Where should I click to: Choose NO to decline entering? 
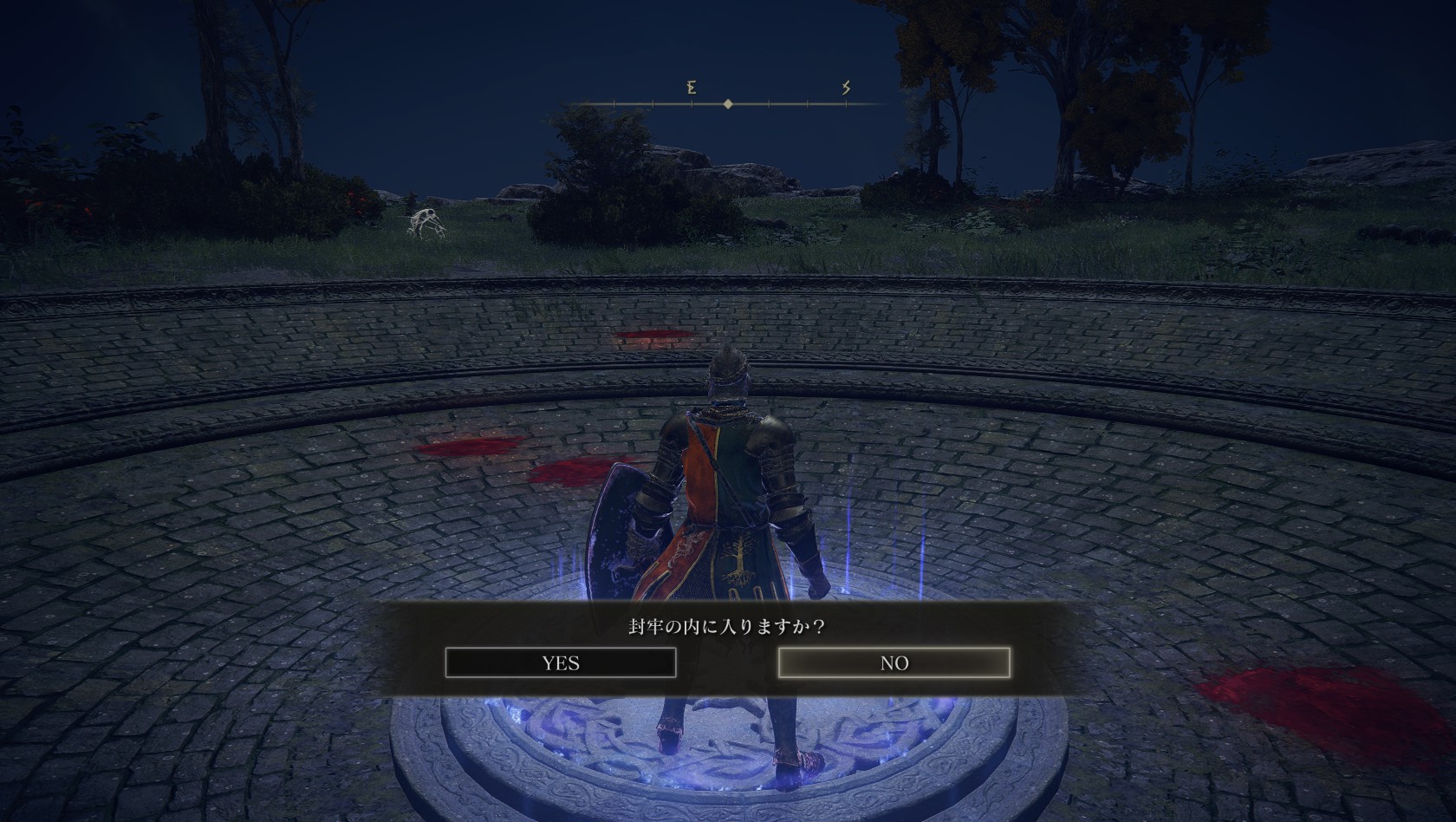click(x=894, y=663)
